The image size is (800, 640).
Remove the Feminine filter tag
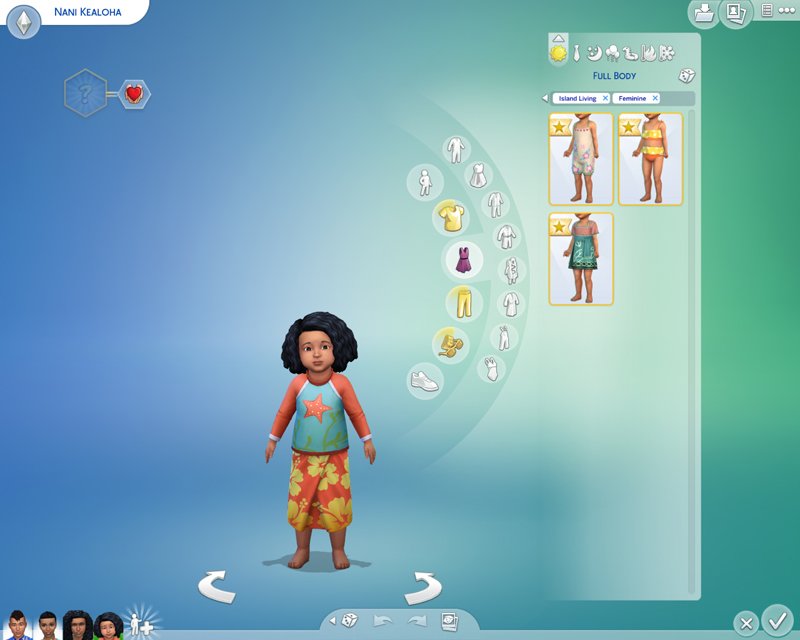(x=656, y=99)
